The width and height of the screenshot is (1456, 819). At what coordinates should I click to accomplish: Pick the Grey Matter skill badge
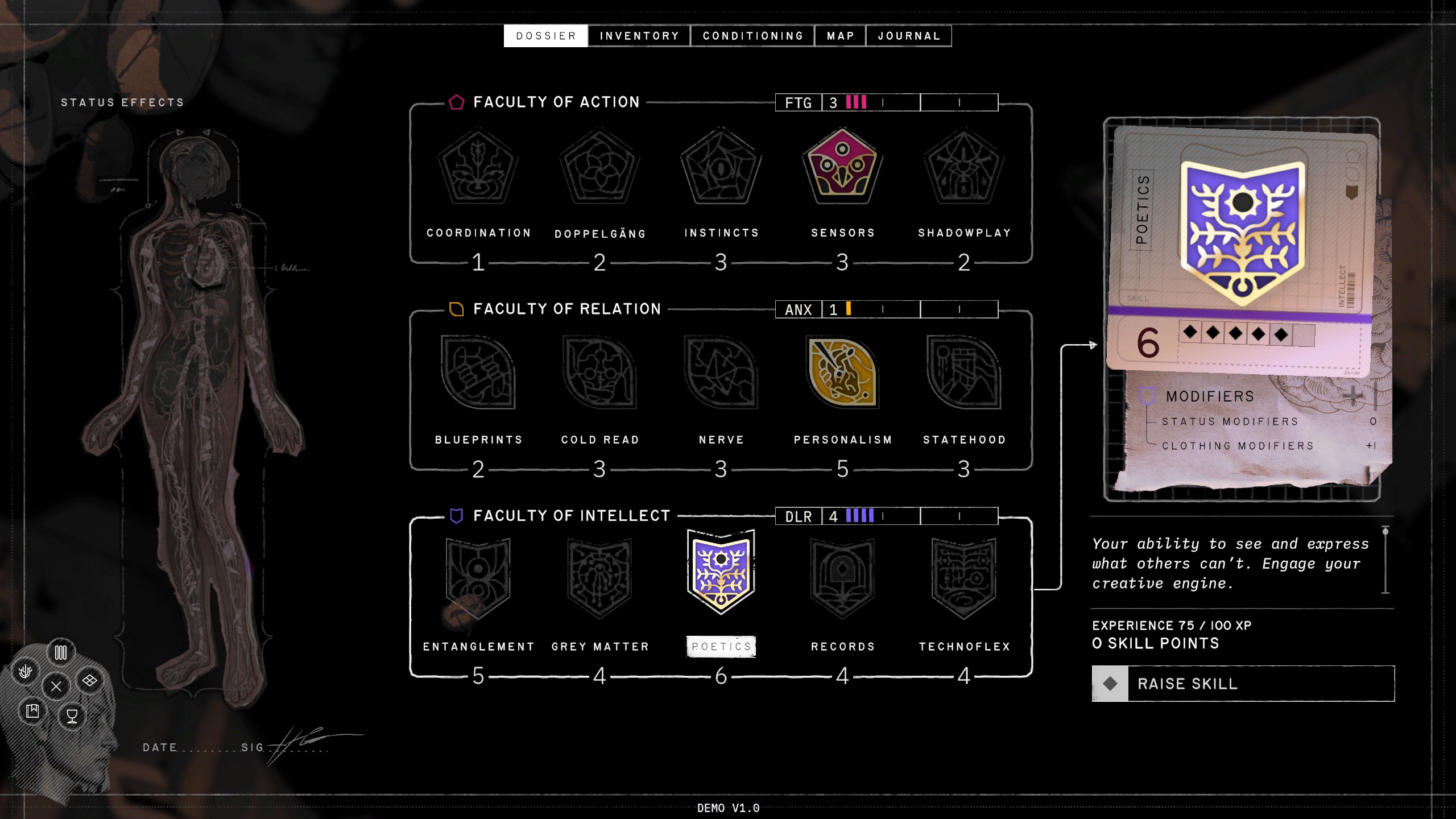click(x=599, y=577)
